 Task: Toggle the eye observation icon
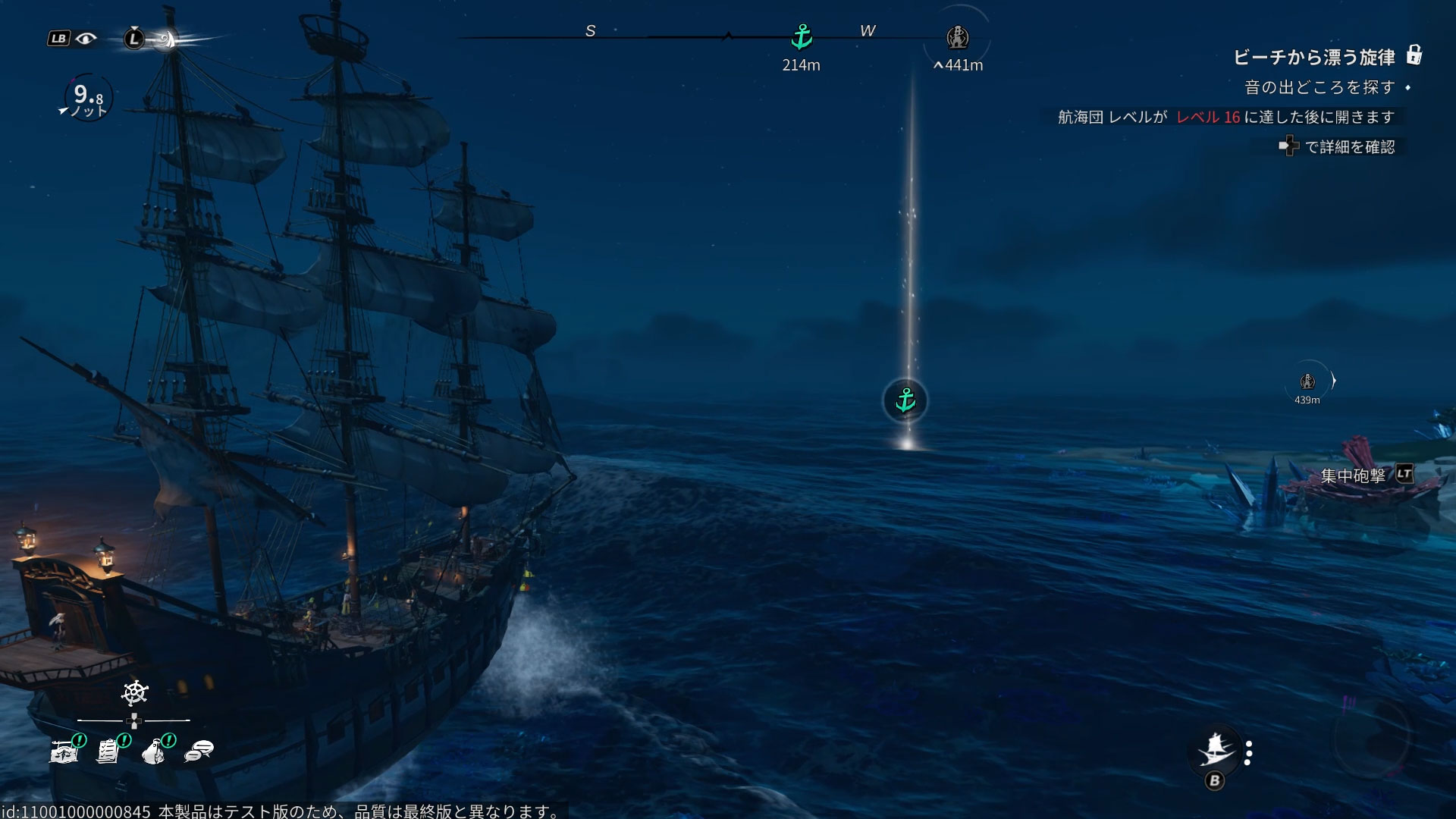pos(86,38)
